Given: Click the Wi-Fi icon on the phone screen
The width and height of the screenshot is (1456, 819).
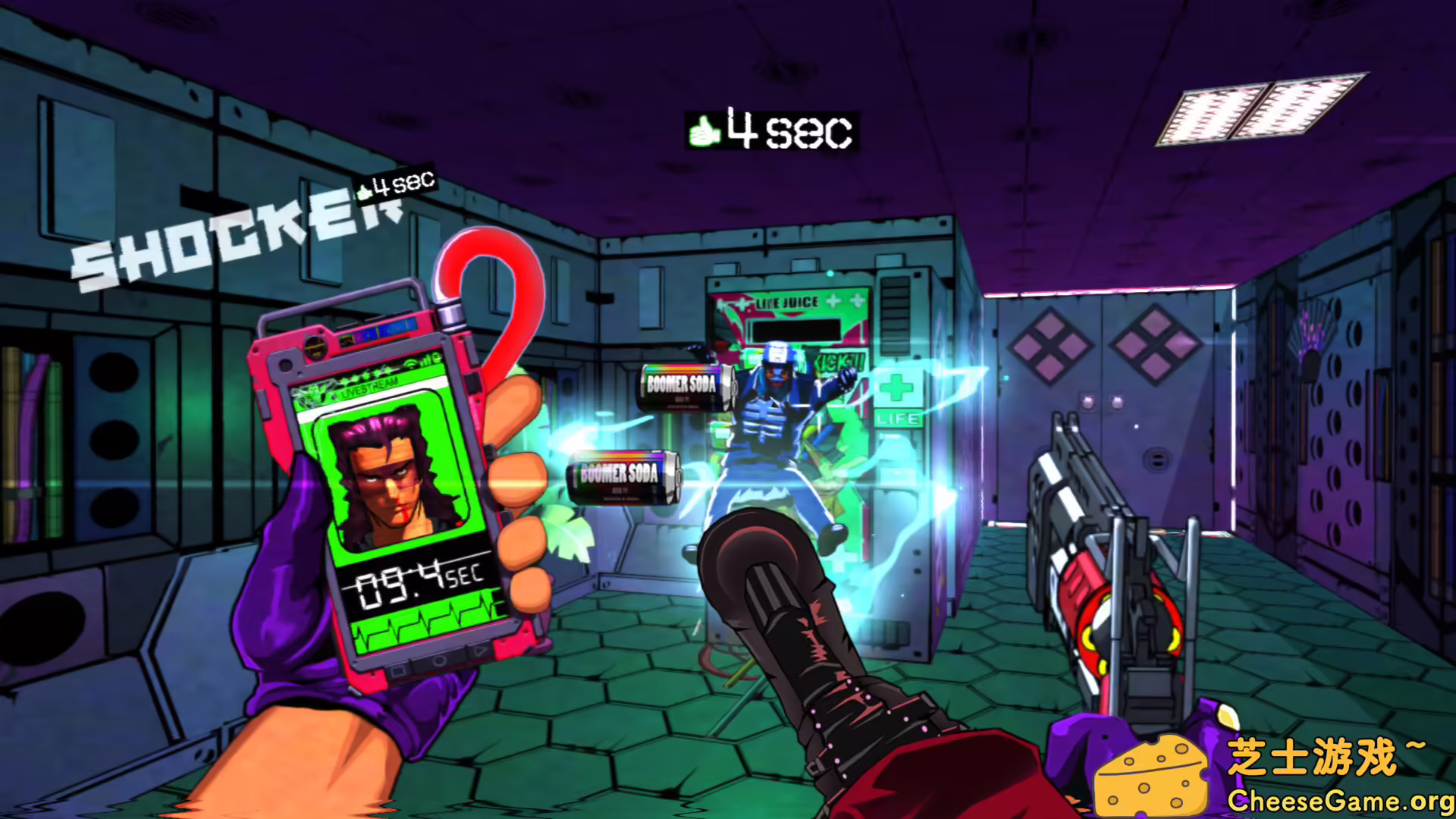Looking at the screenshot, I should click(411, 365).
